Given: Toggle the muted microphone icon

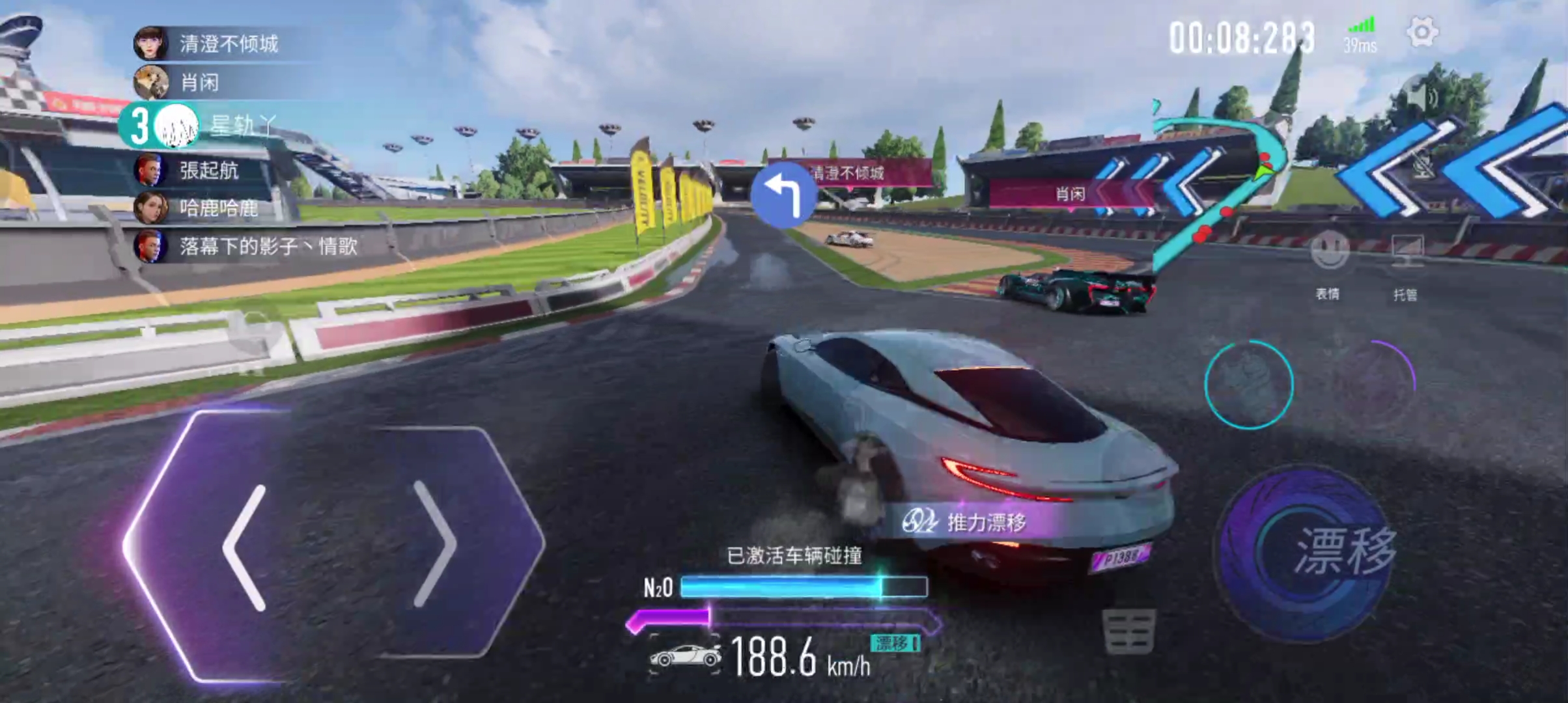Looking at the screenshot, I should click(x=1423, y=166).
